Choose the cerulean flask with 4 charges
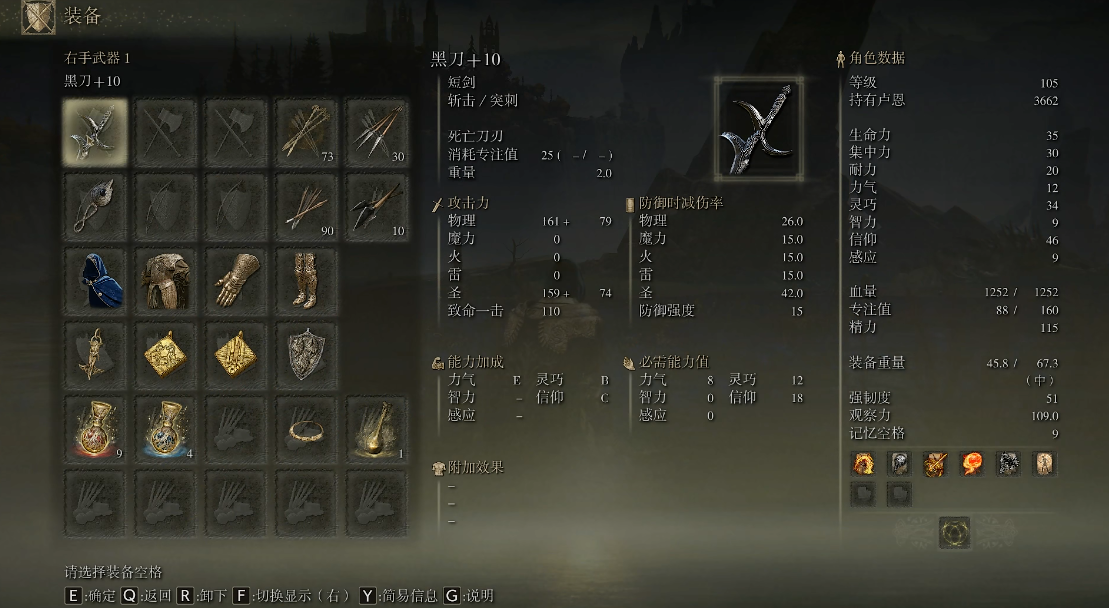 [x=165, y=427]
